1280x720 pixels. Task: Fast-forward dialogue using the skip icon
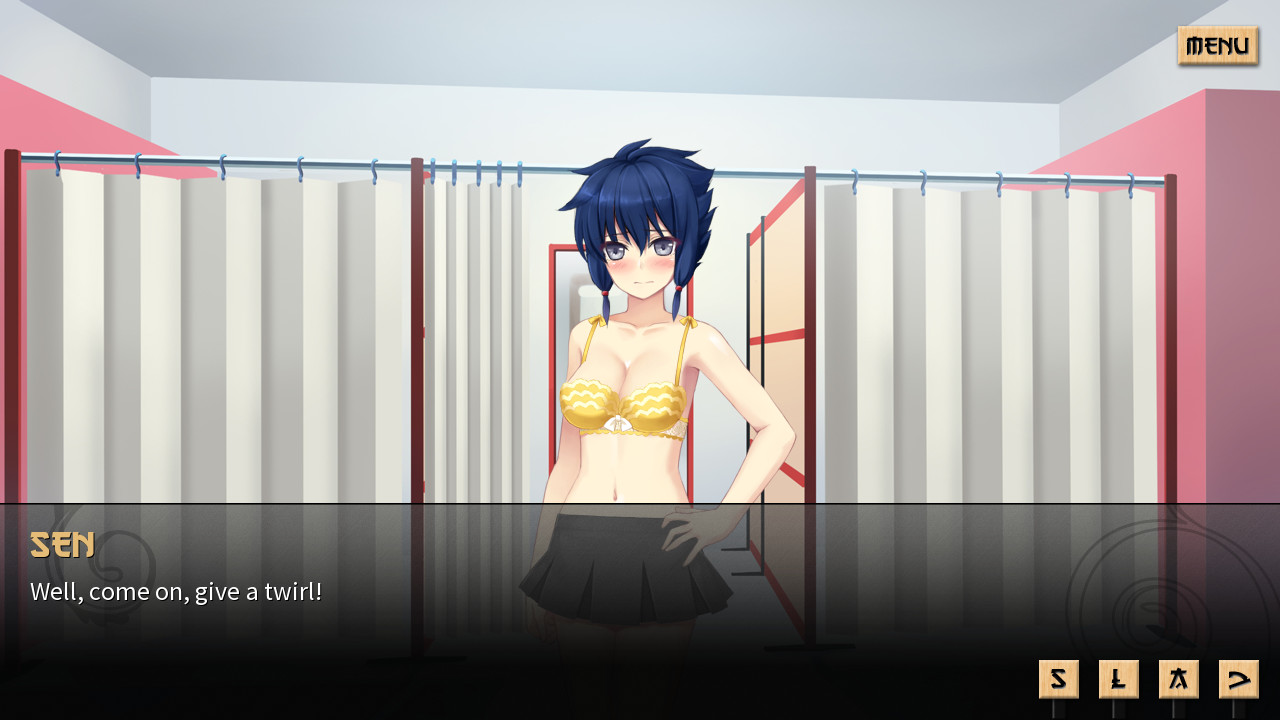click(1238, 678)
